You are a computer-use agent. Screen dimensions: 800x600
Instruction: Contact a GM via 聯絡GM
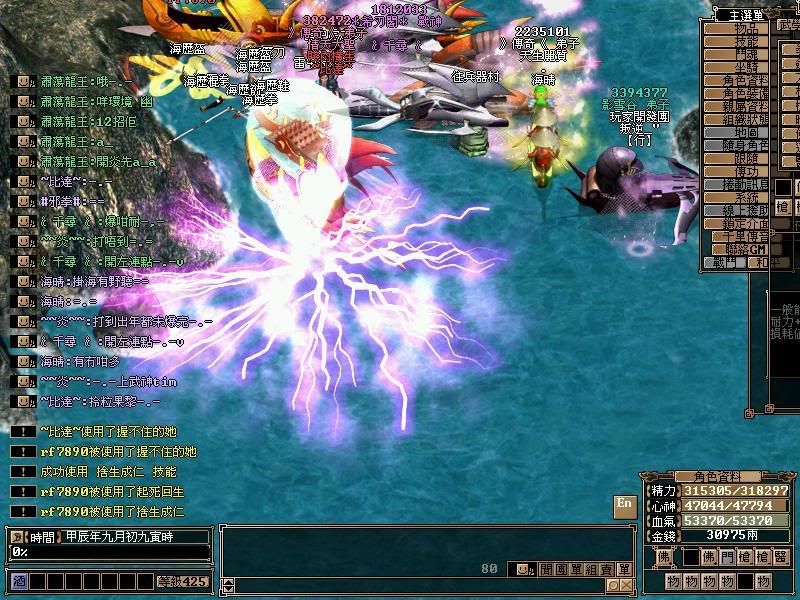(747, 249)
